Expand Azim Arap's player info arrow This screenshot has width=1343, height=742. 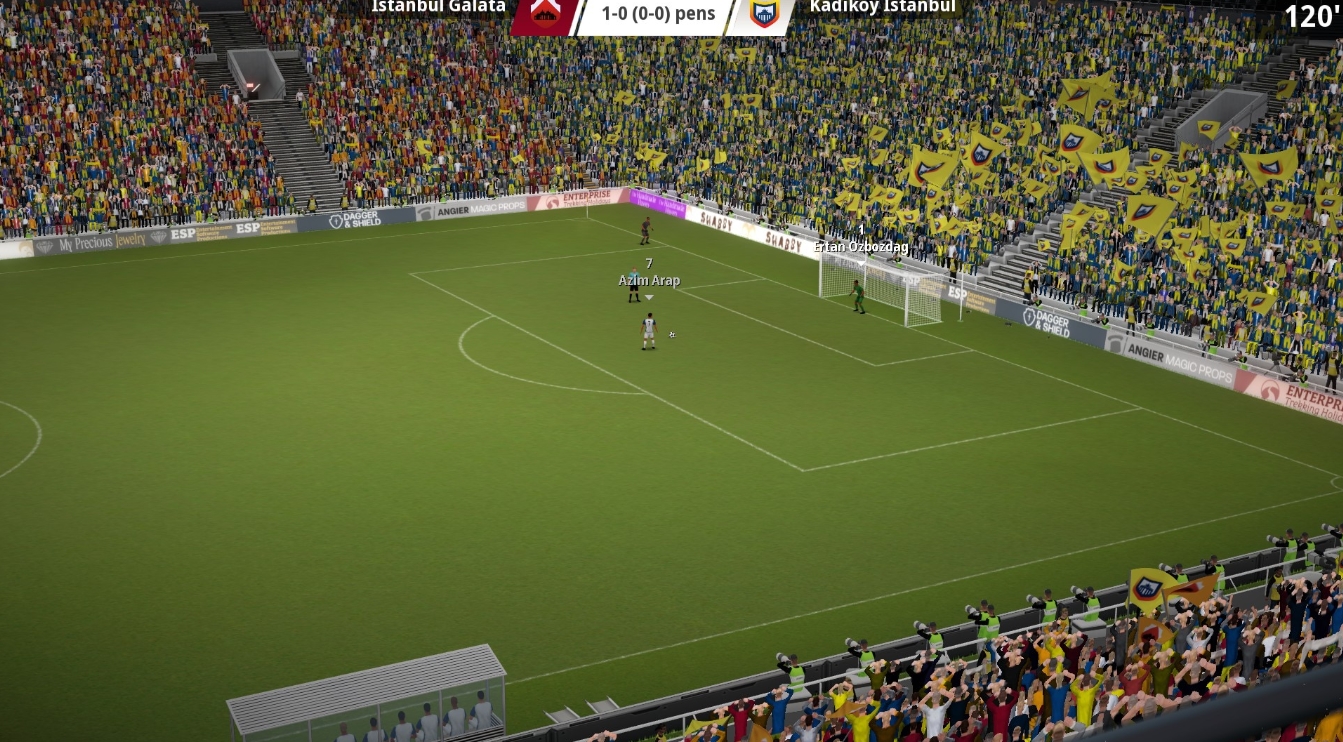[649, 296]
